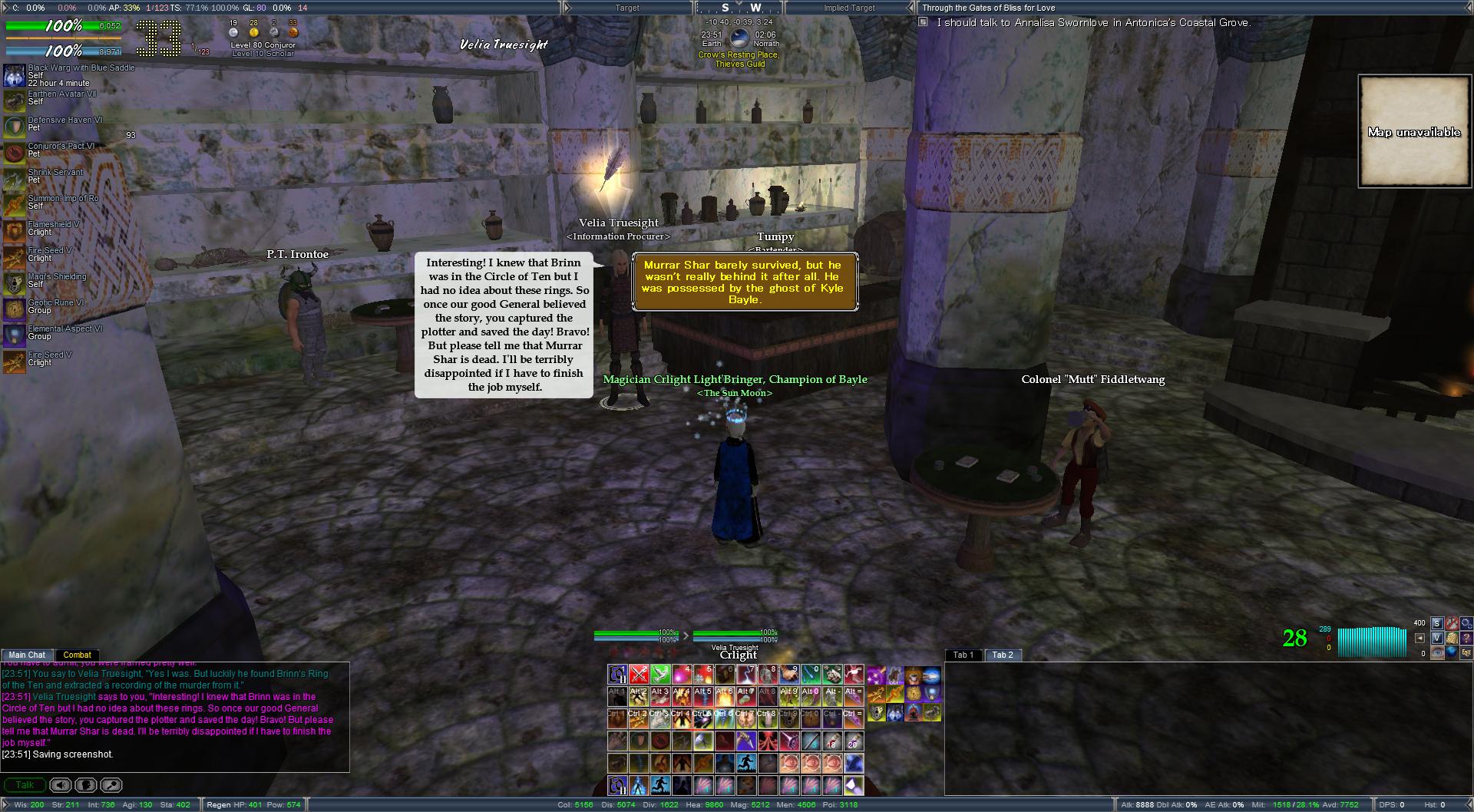
Task: Click the blue wolf icon on side hotbar
Action: [895, 714]
